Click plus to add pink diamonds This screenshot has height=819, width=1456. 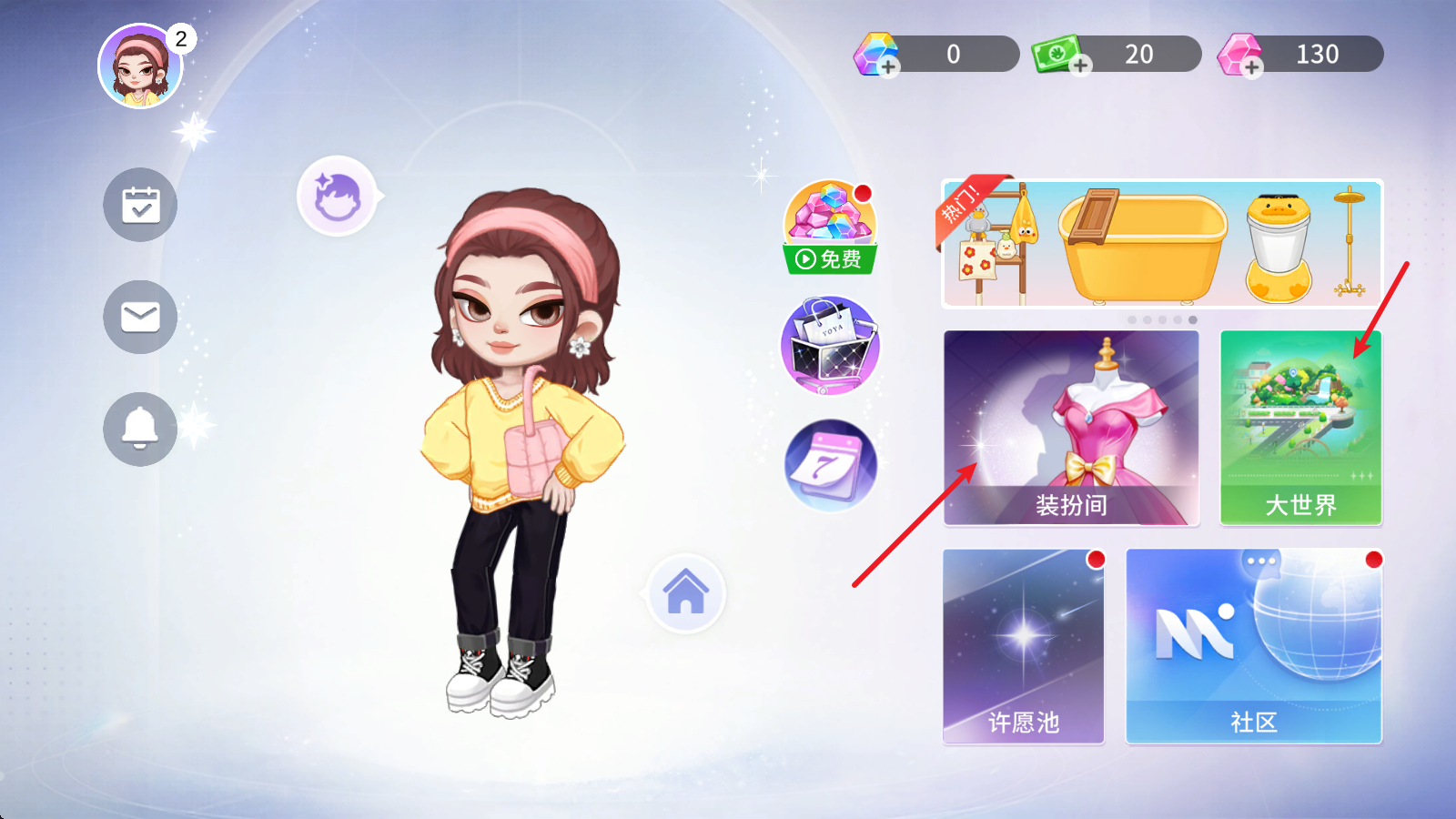click(x=1253, y=66)
